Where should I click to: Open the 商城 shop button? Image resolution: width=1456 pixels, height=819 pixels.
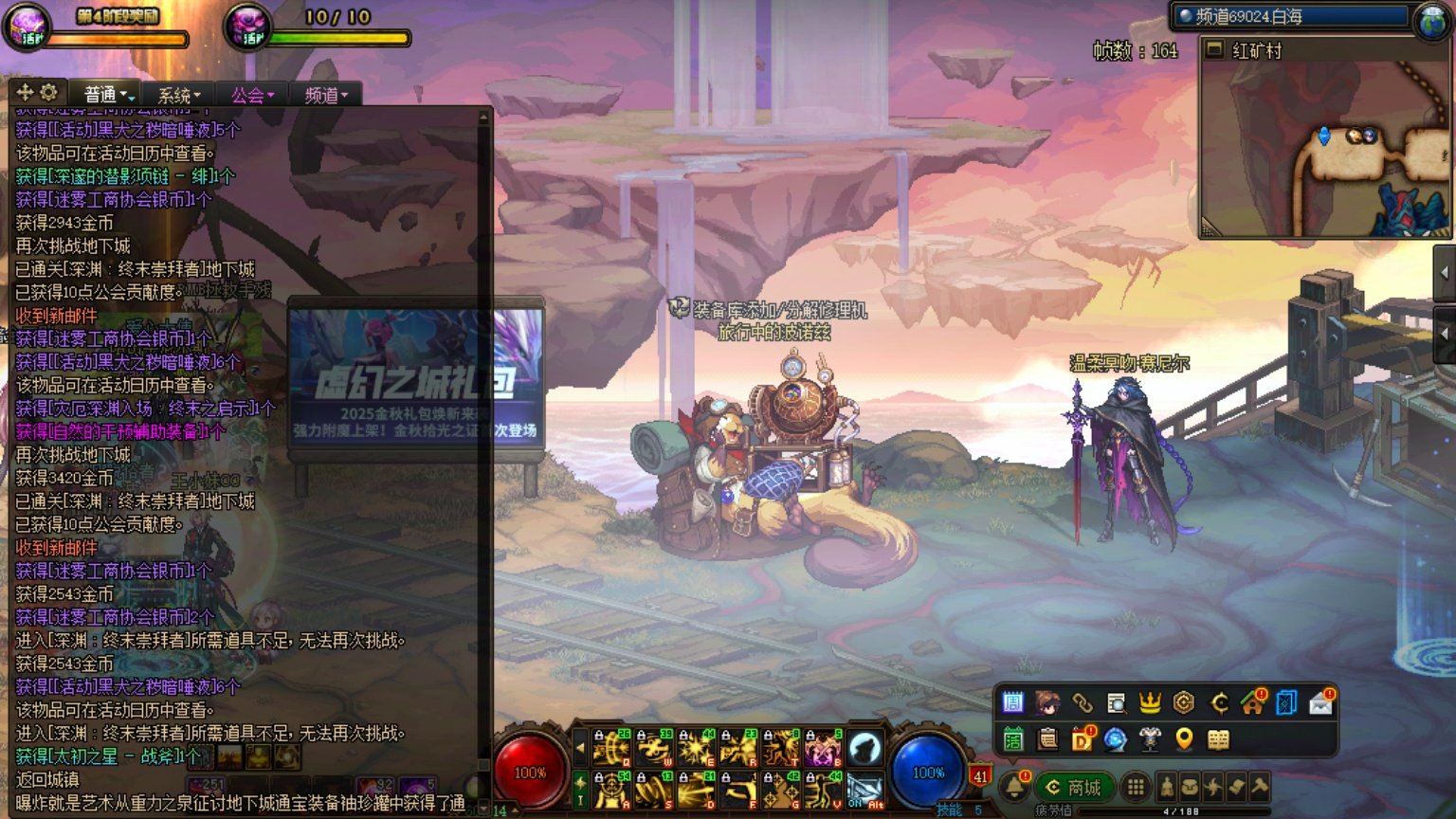click(1073, 788)
